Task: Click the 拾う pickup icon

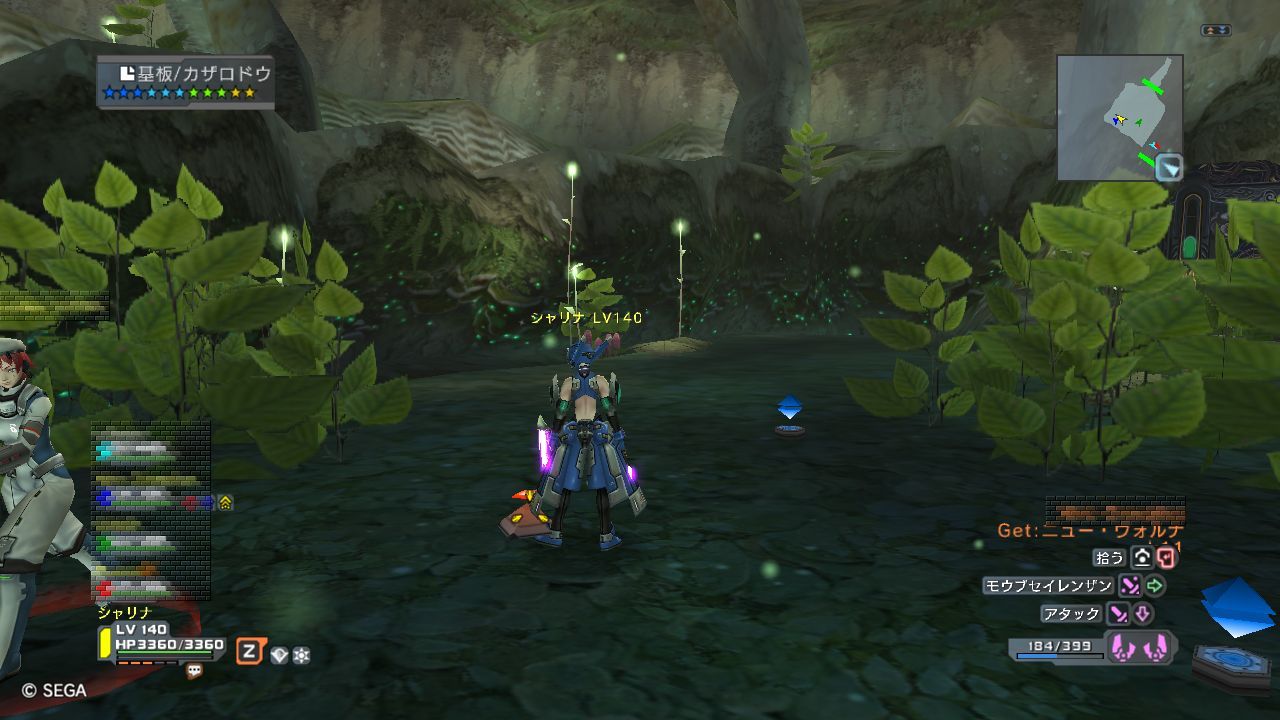Action: pos(1142,558)
